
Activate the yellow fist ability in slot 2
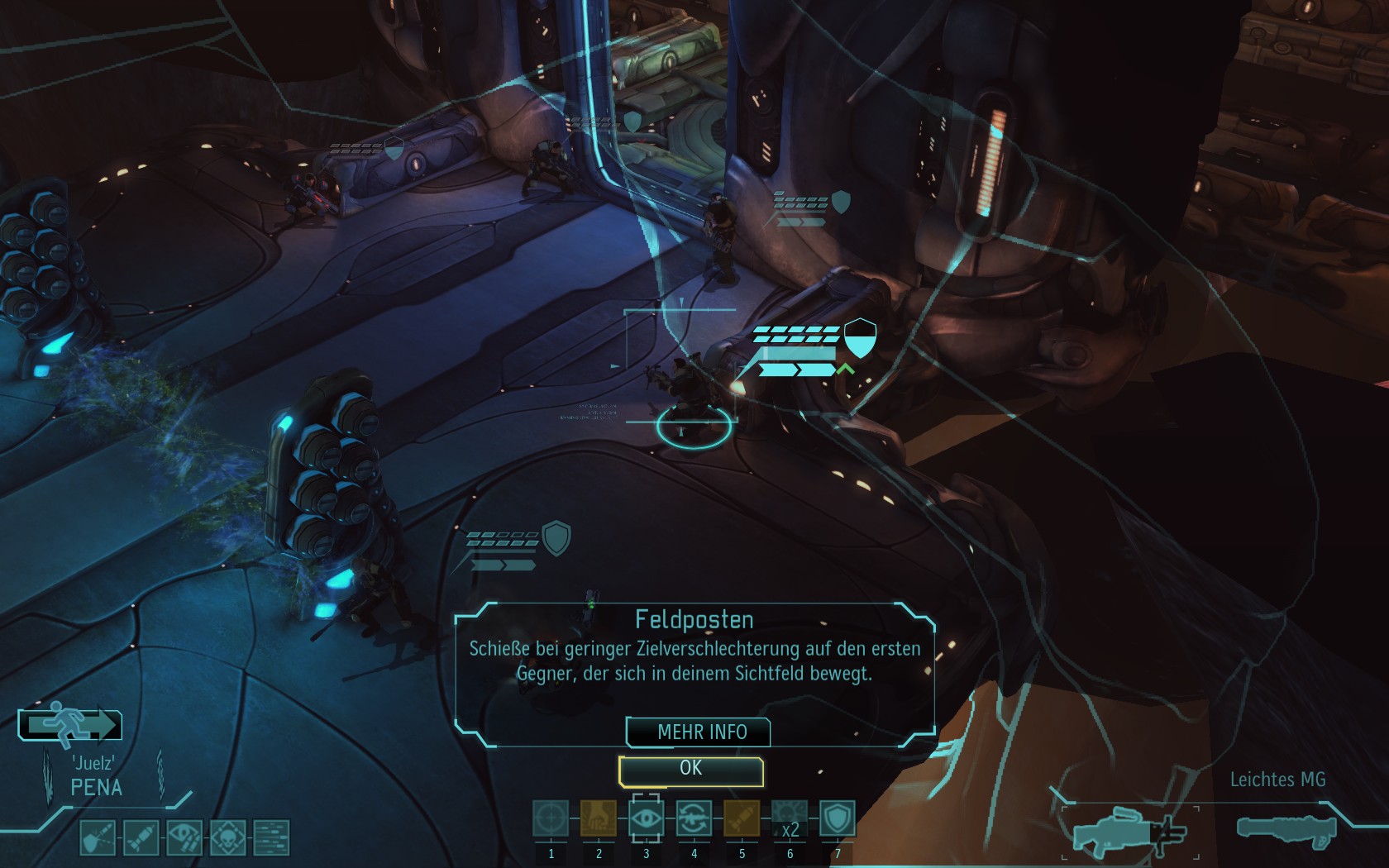[x=599, y=819]
